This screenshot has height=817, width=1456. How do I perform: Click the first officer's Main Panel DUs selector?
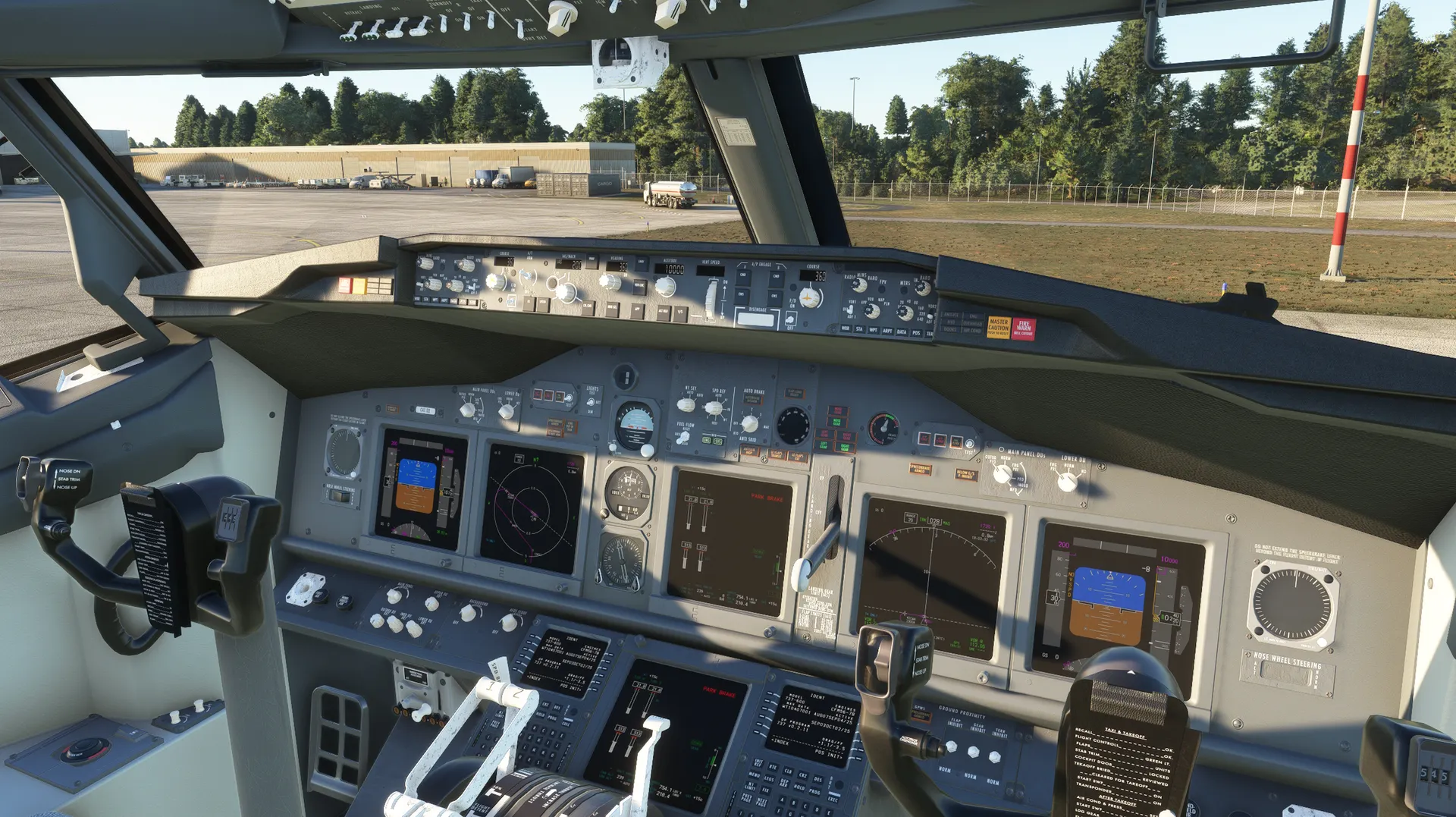pos(1004,476)
